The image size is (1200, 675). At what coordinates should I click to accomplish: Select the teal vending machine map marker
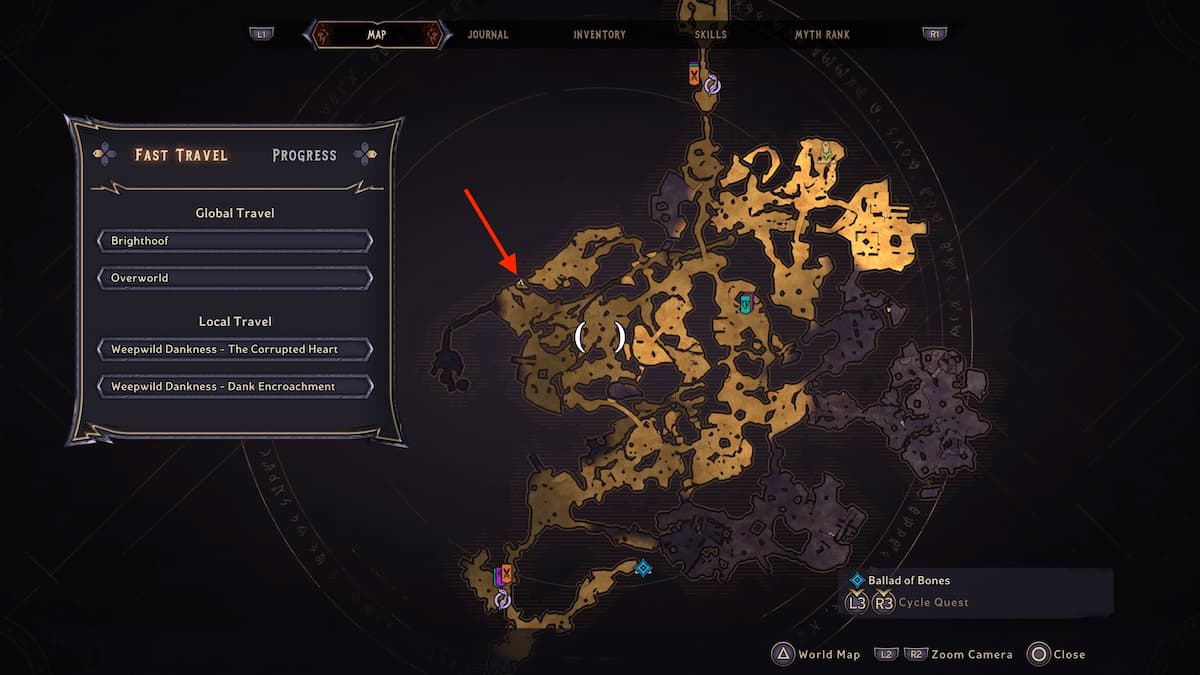[745, 302]
